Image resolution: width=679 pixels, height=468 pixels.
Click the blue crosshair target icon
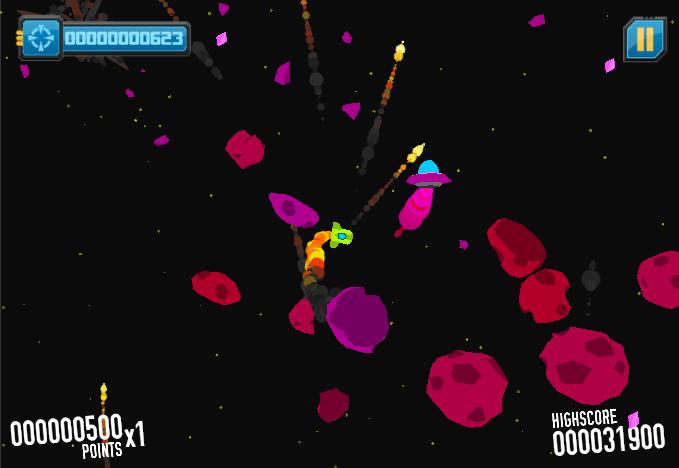41,38
